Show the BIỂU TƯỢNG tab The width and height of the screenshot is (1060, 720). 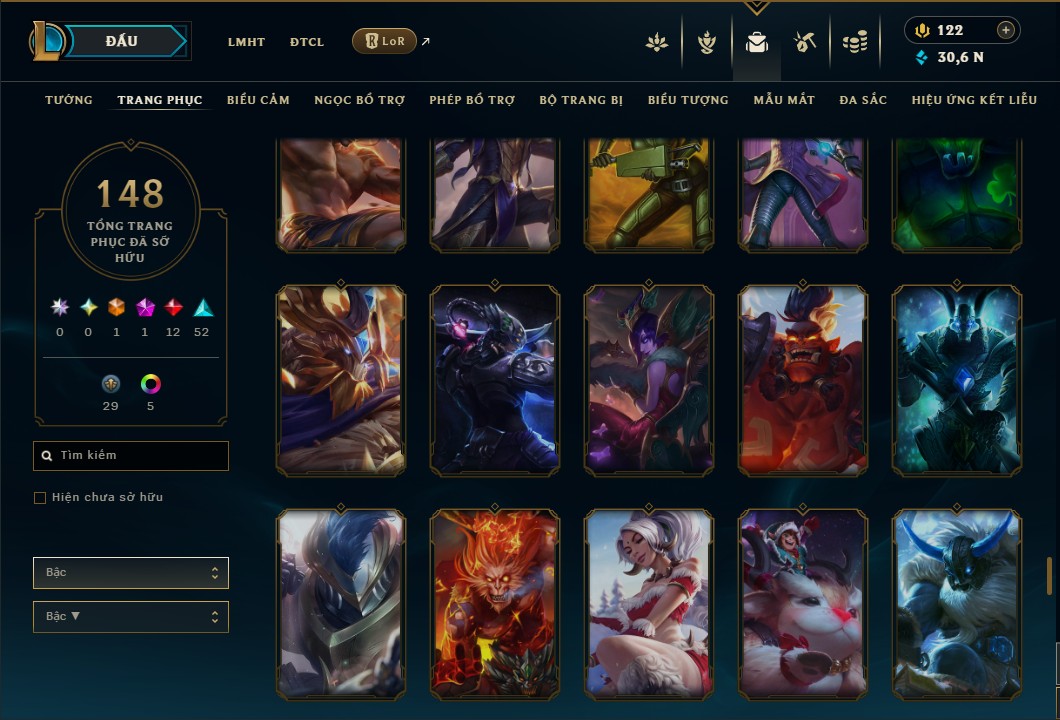(x=688, y=100)
